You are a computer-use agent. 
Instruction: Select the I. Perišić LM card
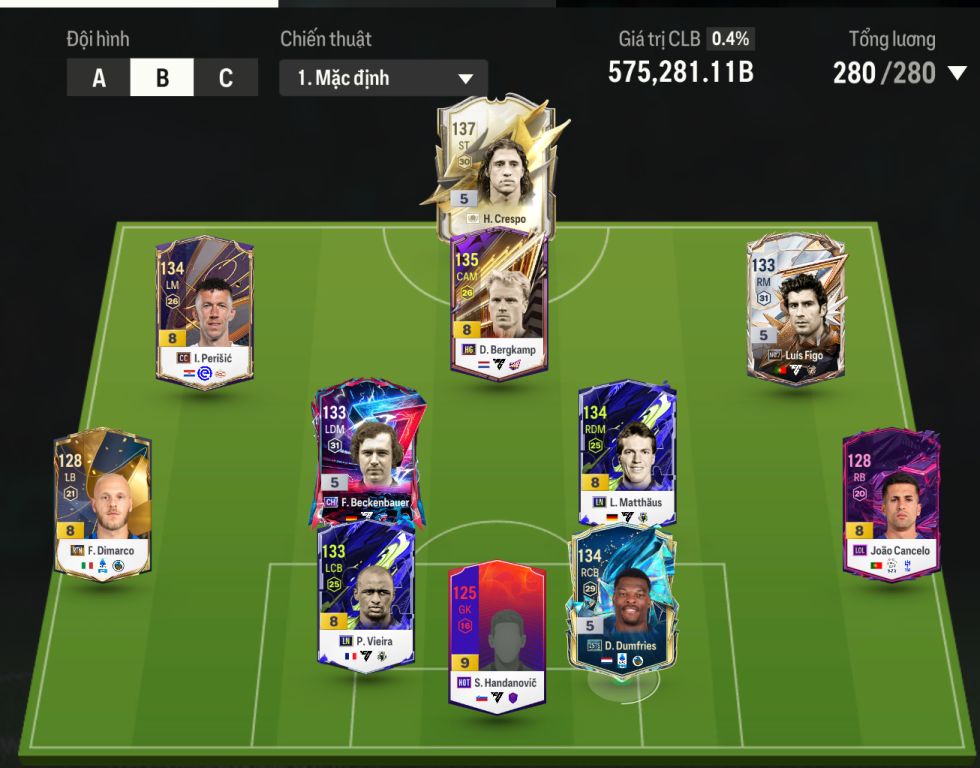click(205, 310)
